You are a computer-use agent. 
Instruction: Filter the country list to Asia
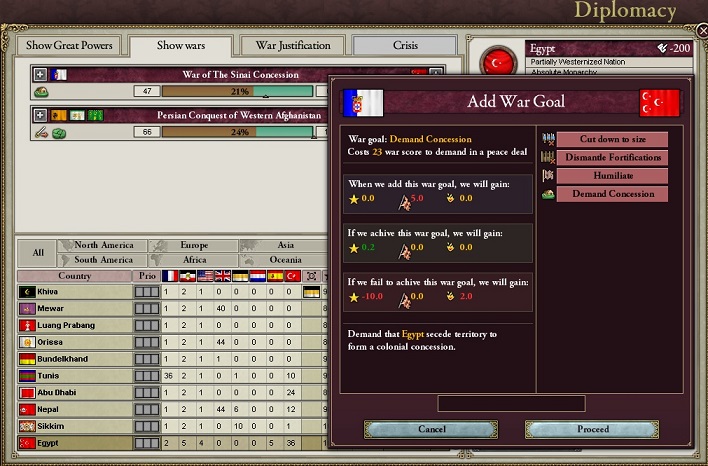285,245
